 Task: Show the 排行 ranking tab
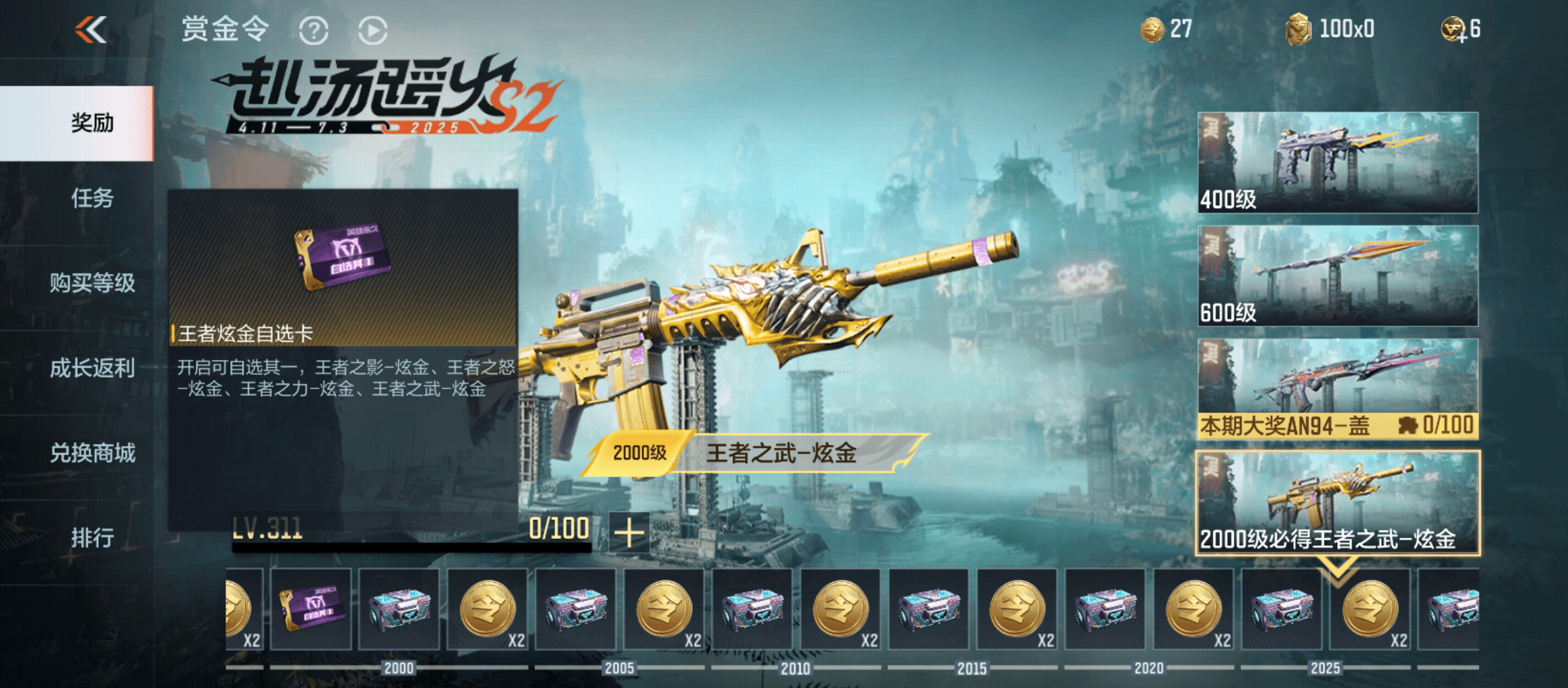coord(92,538)
